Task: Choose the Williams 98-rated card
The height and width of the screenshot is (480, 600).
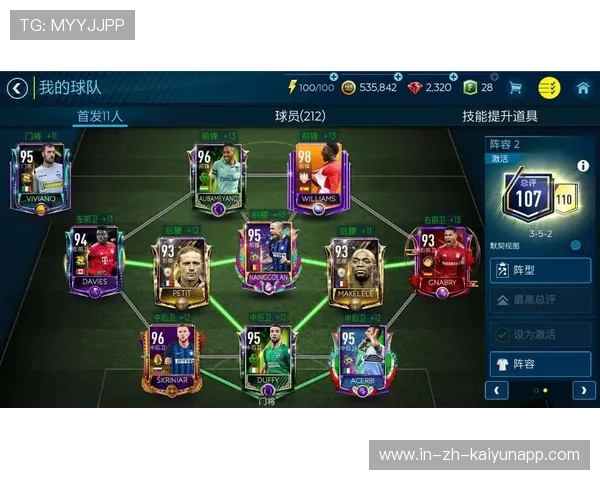Action: (317, 177)
